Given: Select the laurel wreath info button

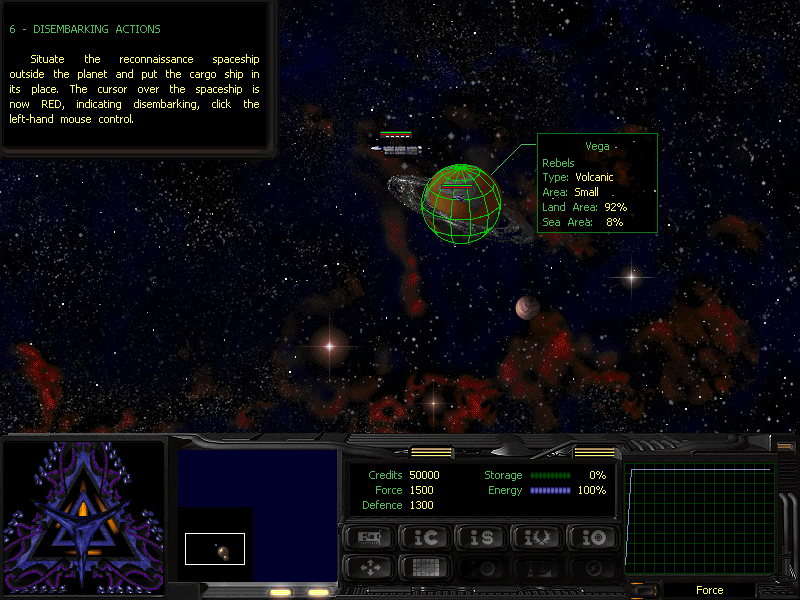Looking at the screenshot, I should pos(535,537).
